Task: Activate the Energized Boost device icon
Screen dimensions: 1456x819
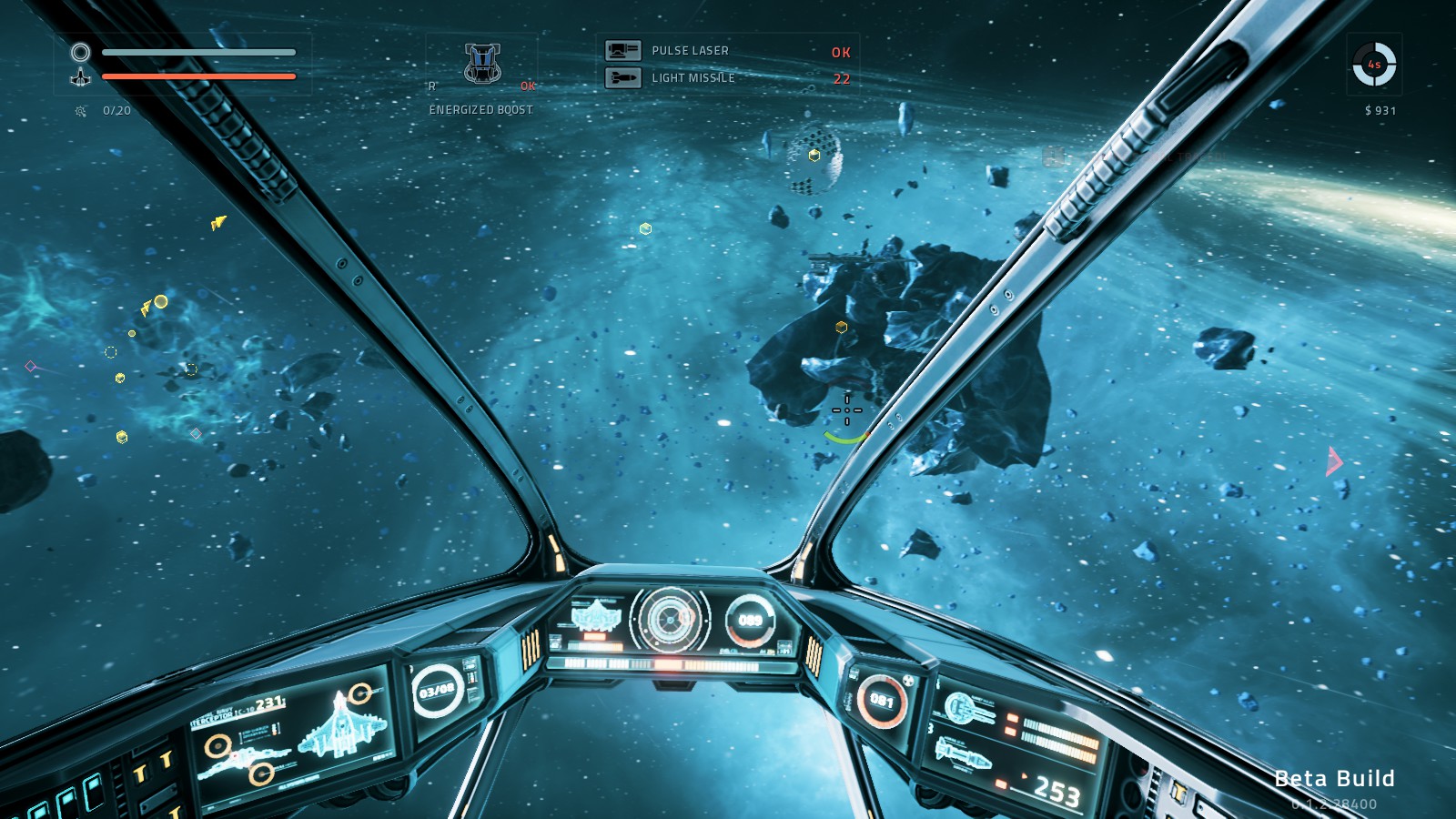Action: 482,64
